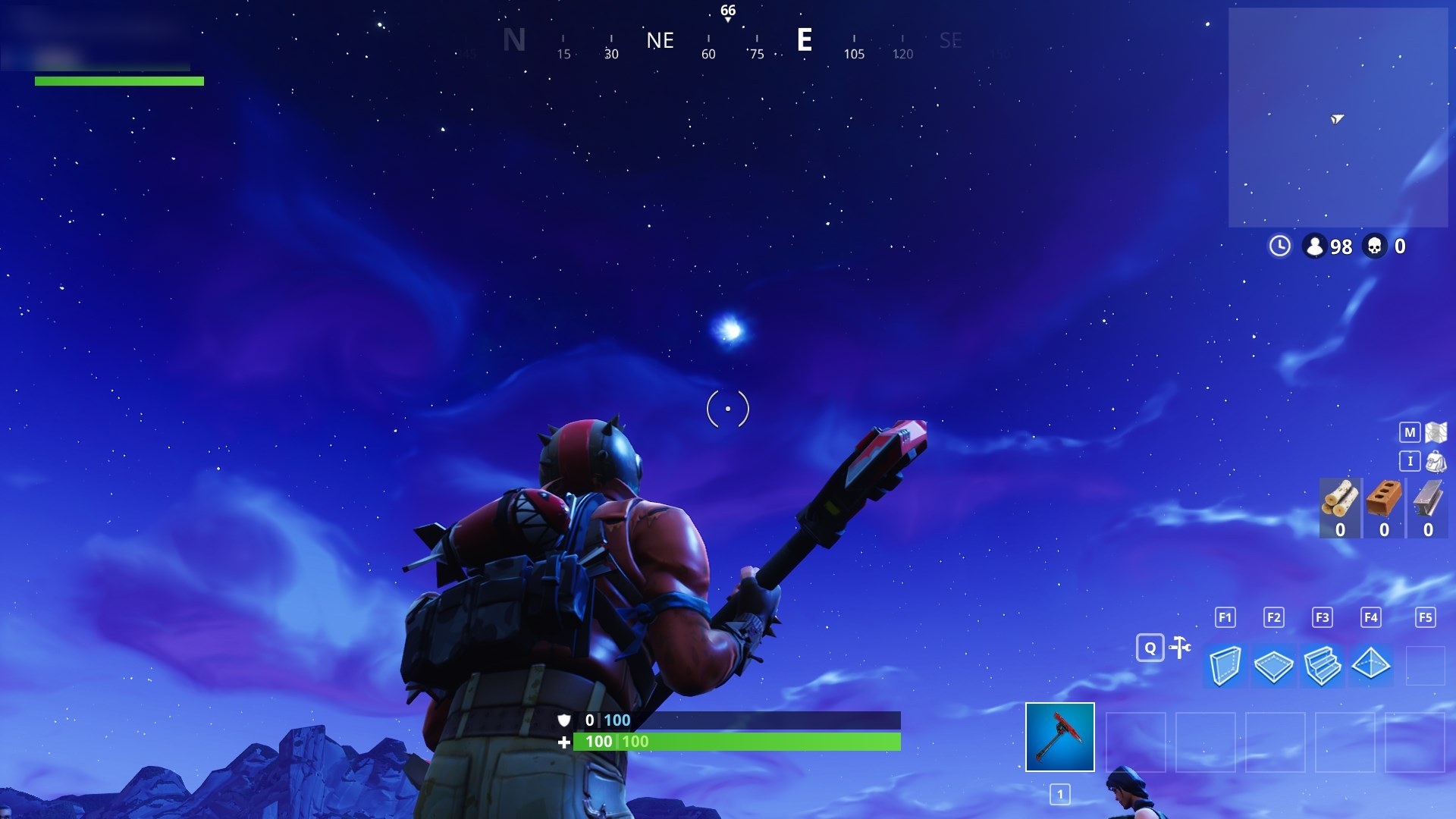The image size is (1456, 819).
Task: Click the Q edit tools icon
Action: (1150, 648)
